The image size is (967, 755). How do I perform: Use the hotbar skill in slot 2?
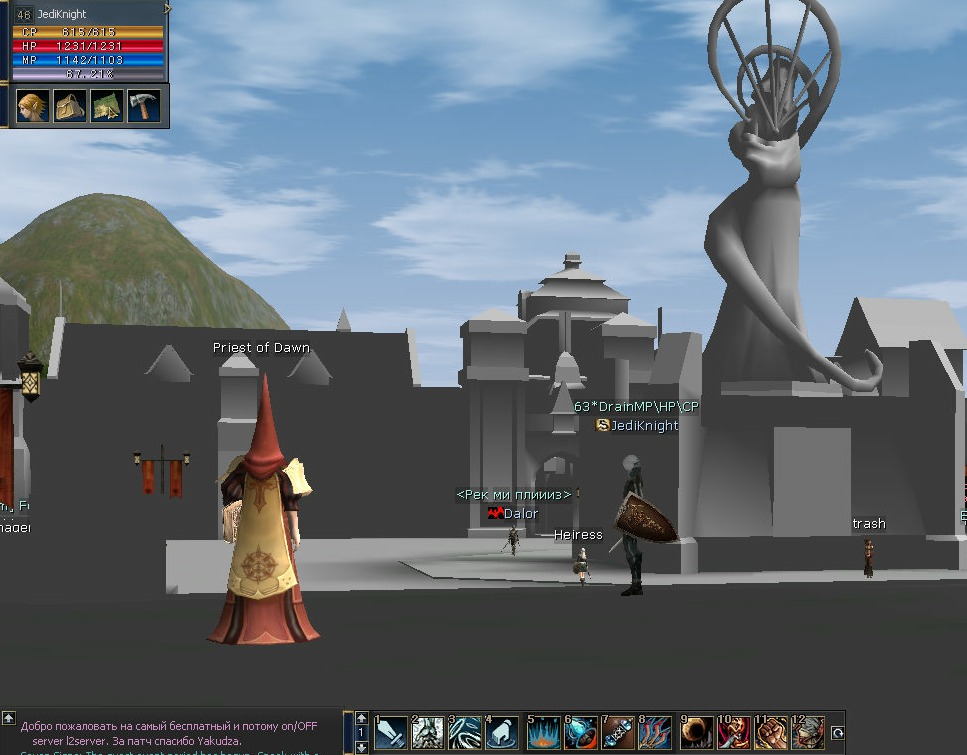[428, 733]
